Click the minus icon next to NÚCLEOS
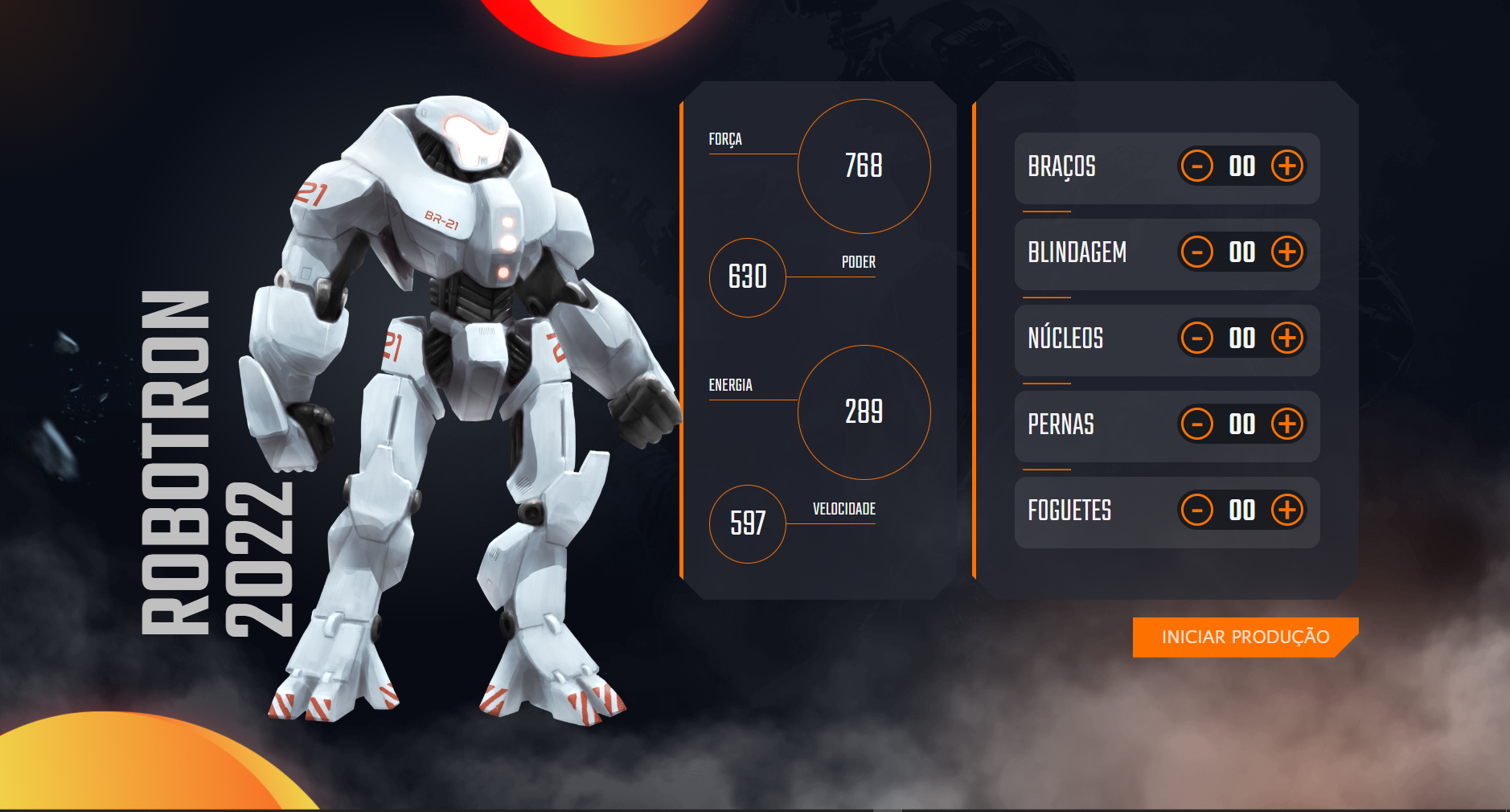The width and height of the screenshot is (1510, 812). [1197, 338]
